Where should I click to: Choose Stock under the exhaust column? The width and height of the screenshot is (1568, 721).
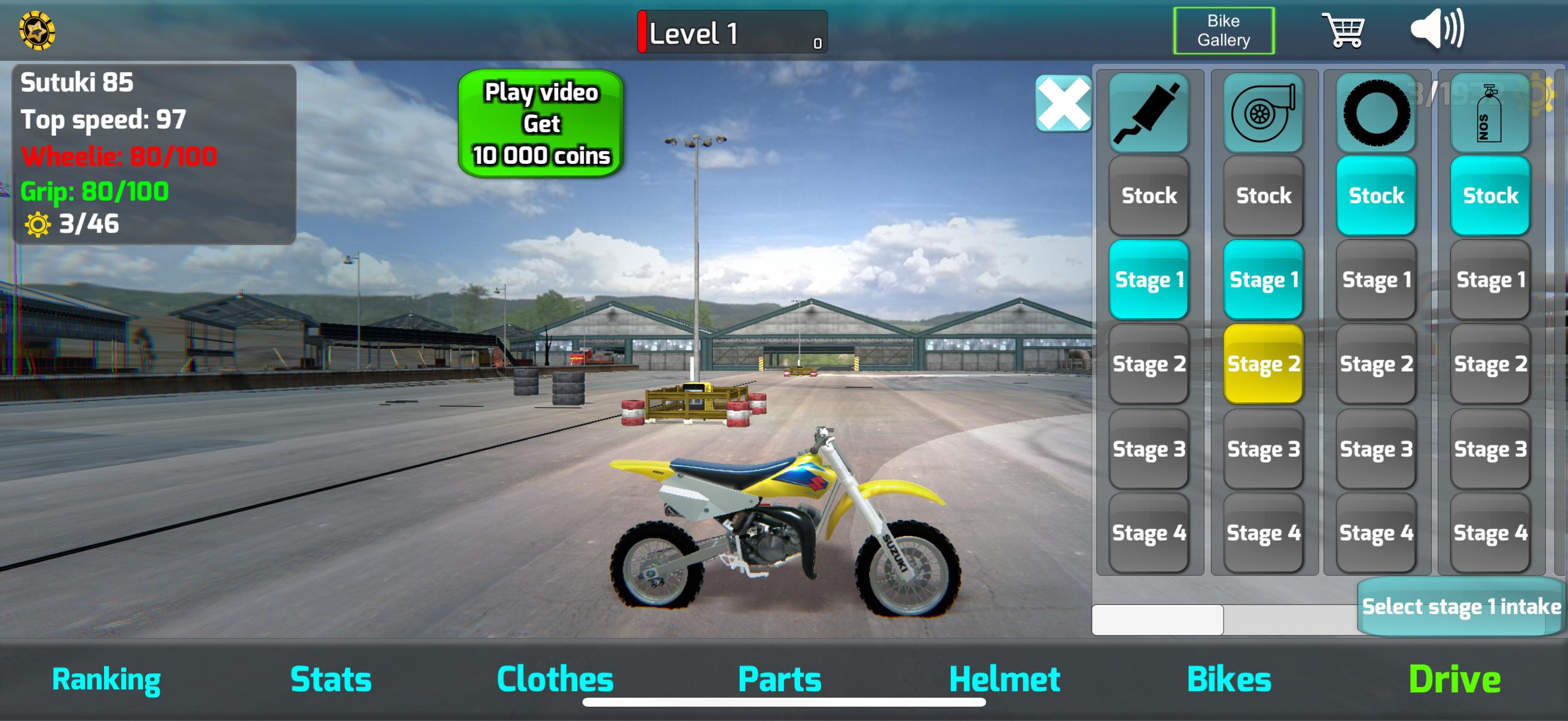[x=1148, y=195]
